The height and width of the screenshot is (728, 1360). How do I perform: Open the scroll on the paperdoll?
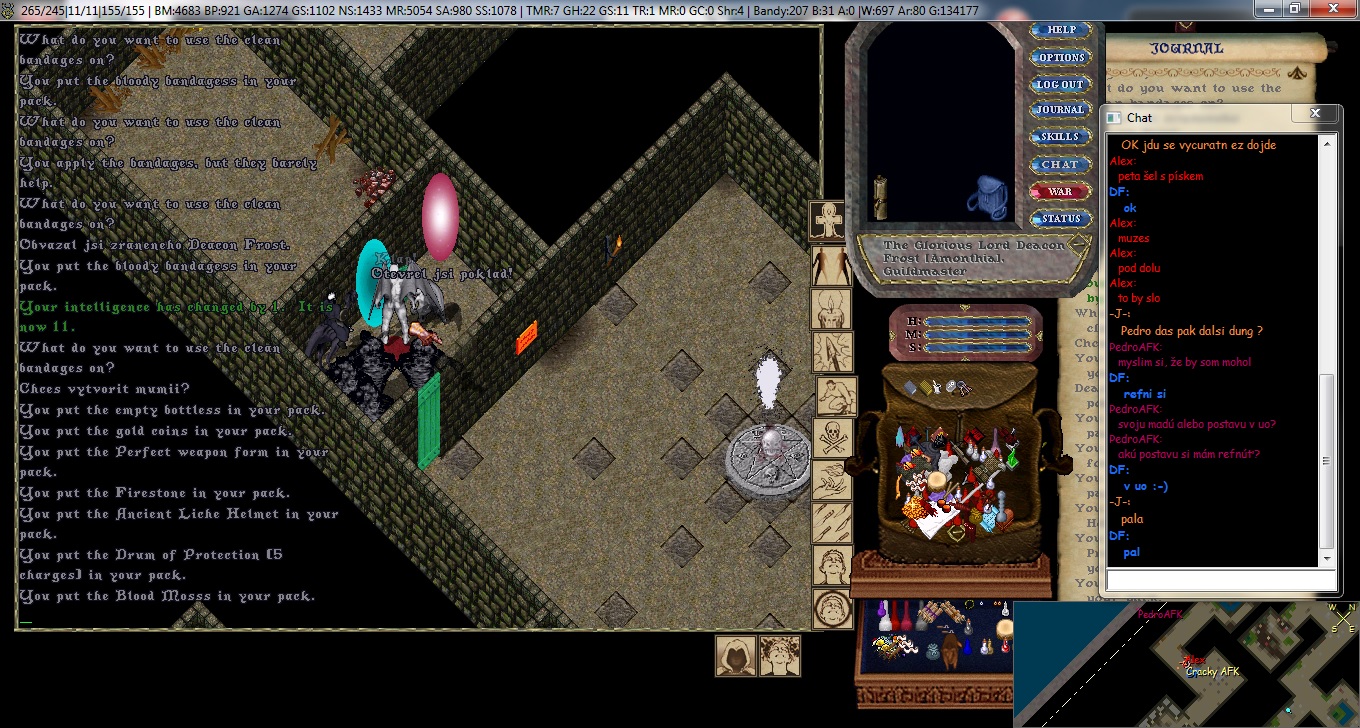tap(881, 197)
